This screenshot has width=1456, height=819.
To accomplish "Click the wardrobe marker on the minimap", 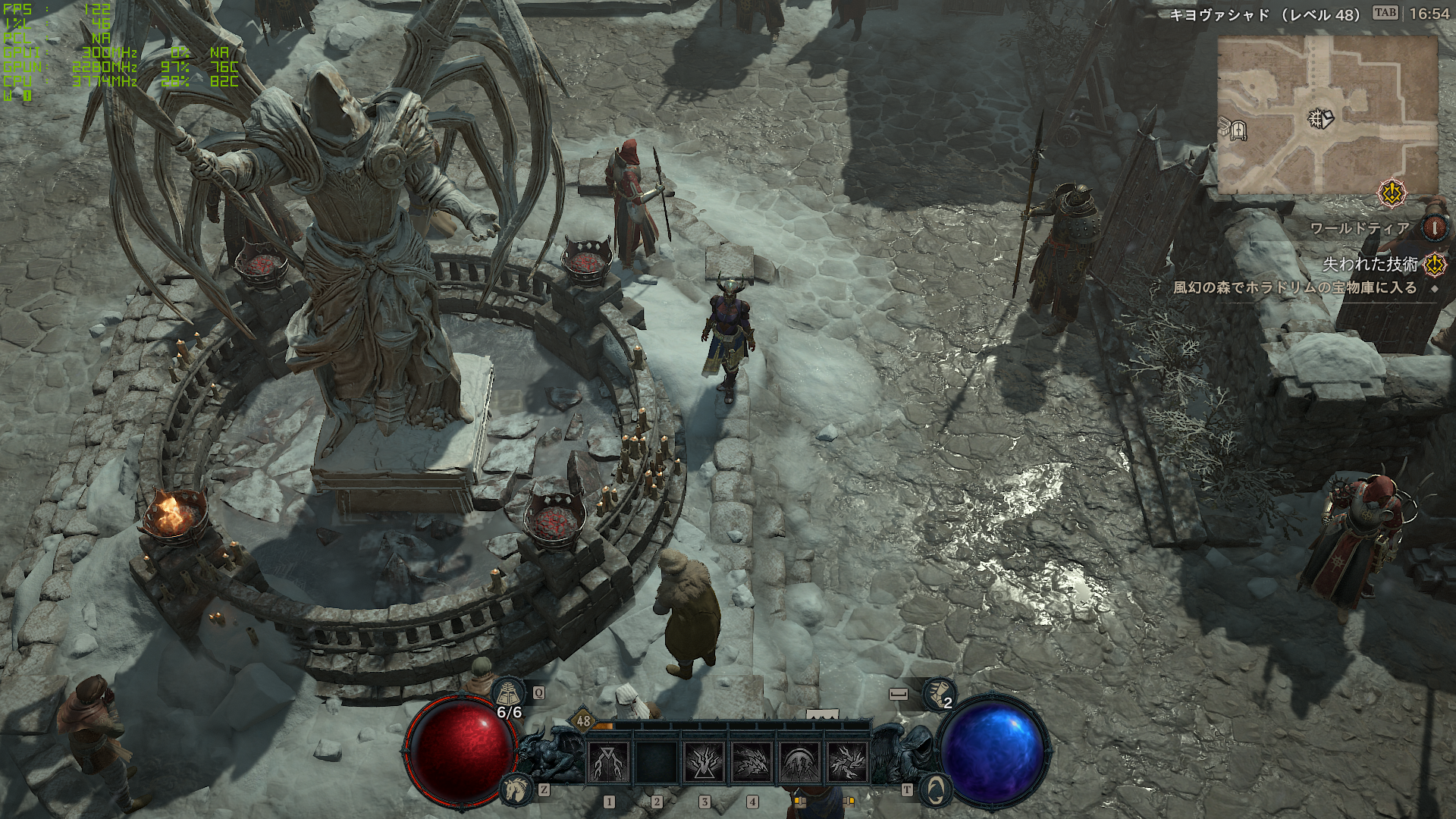I will tap(1239, 130).
